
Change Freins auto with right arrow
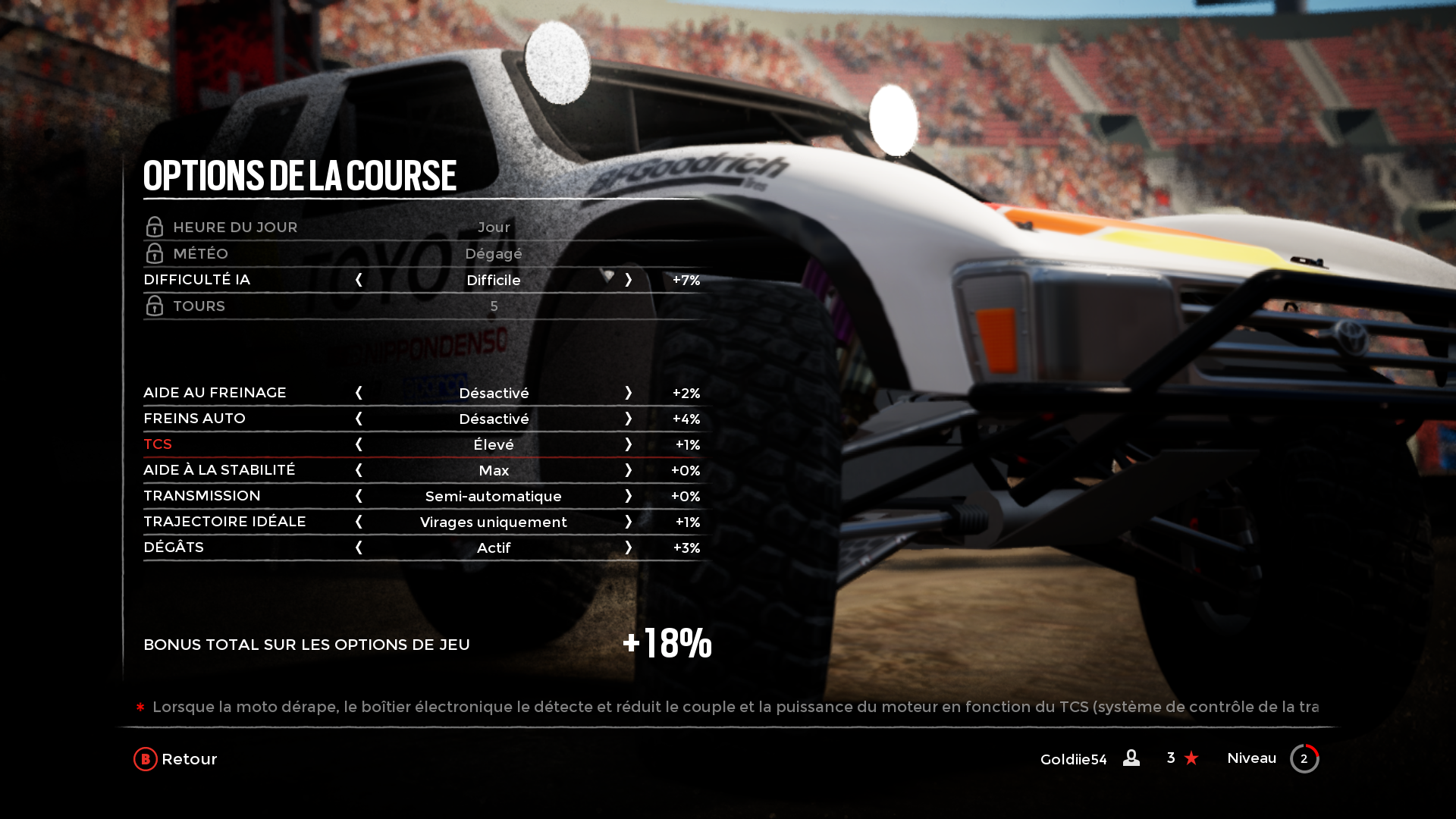click(629, 419)
